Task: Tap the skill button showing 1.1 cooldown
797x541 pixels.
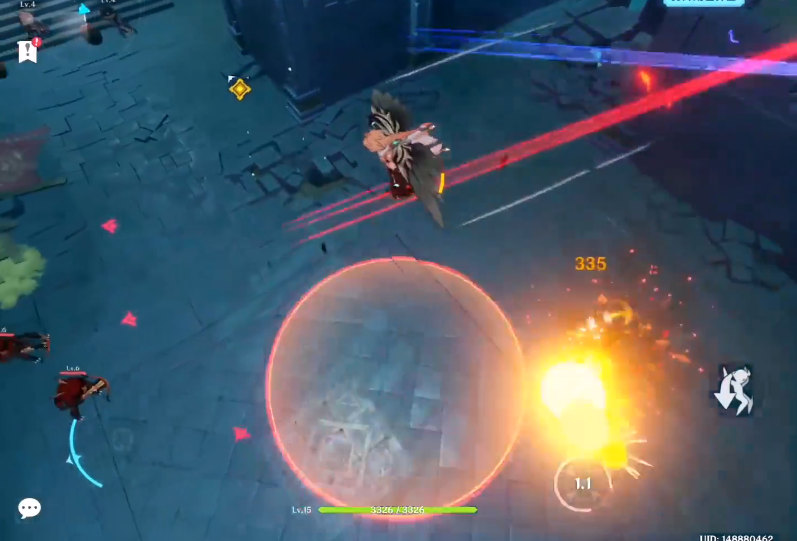Action: [x=583, y=485]
